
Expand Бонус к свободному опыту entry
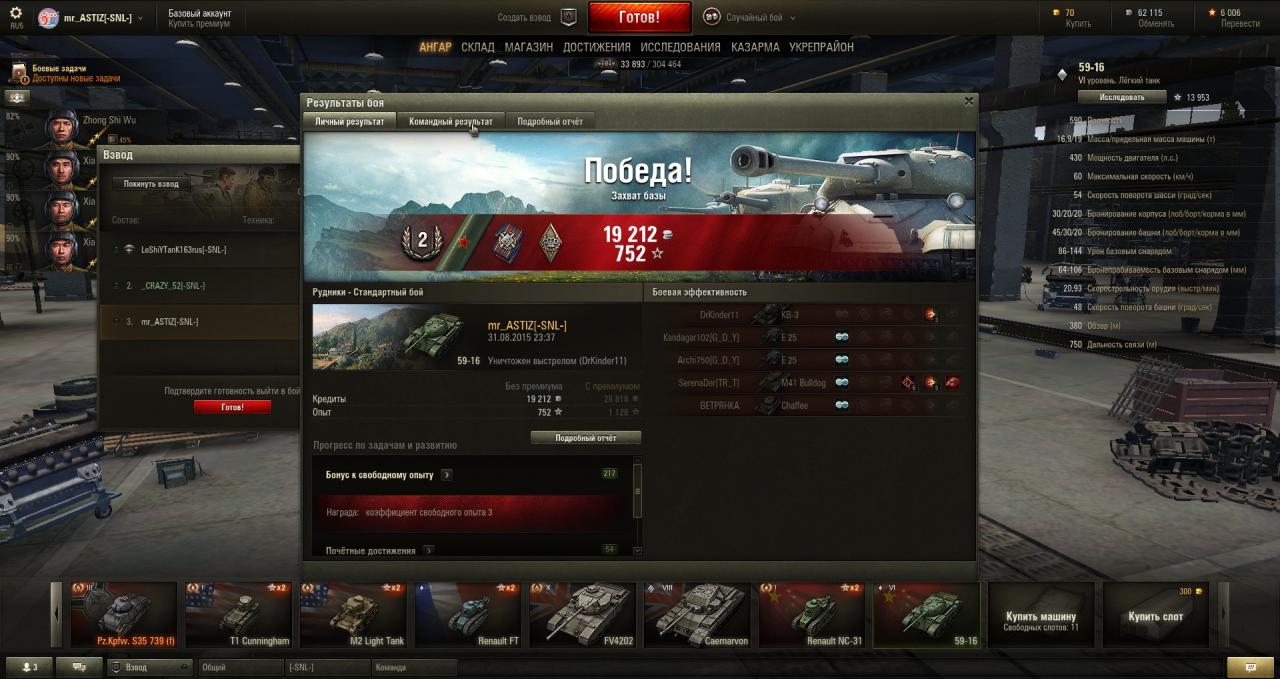pyautogui.click(x=447, y=475)
